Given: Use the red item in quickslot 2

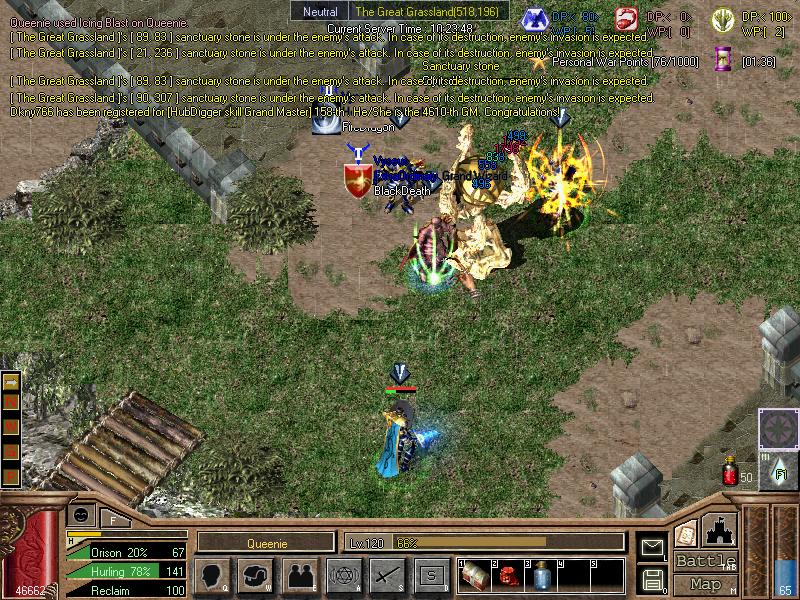Looking at the screenshot, I should pos(508,577).
